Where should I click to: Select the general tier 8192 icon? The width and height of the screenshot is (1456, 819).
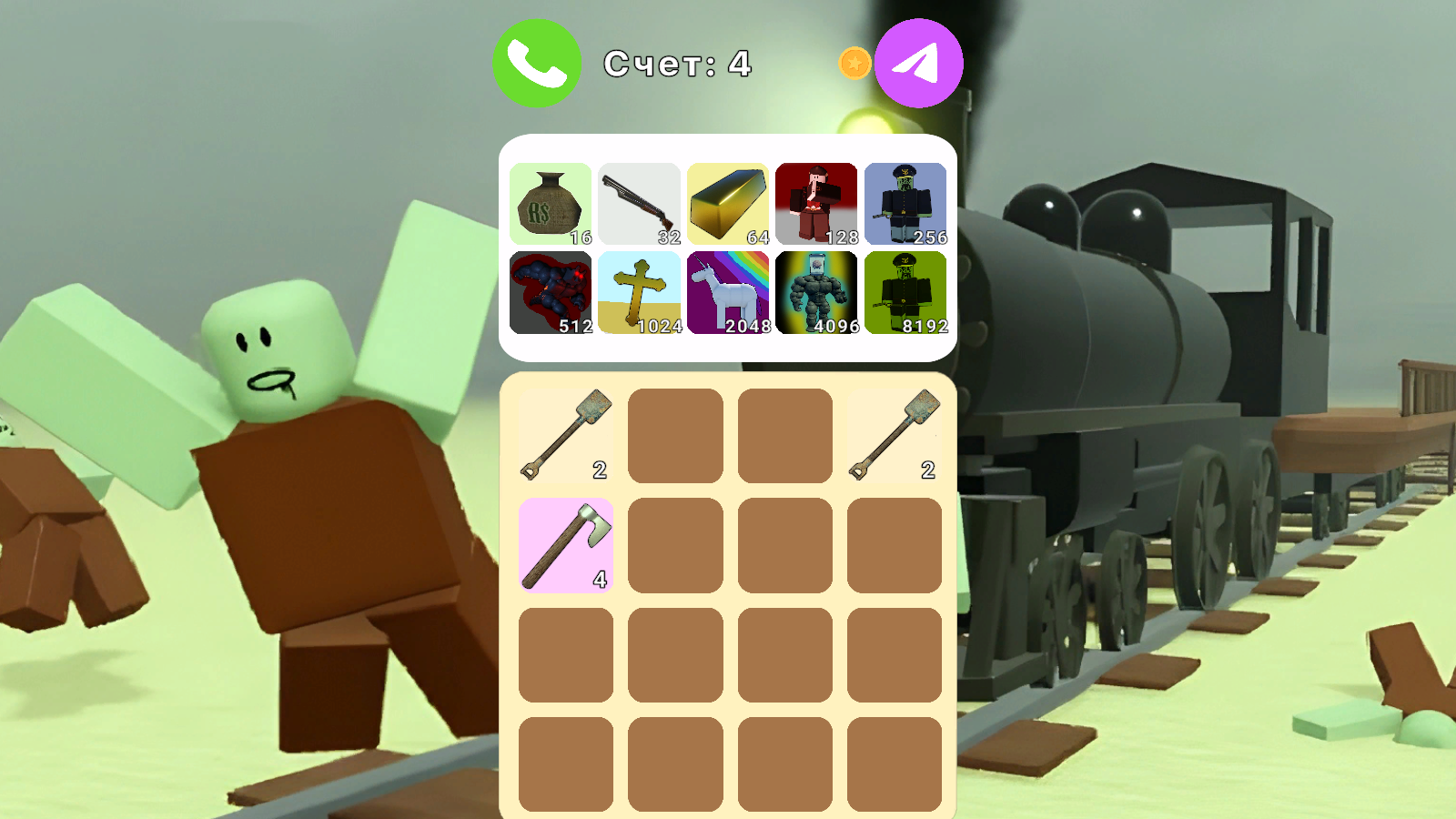(905, 289)
